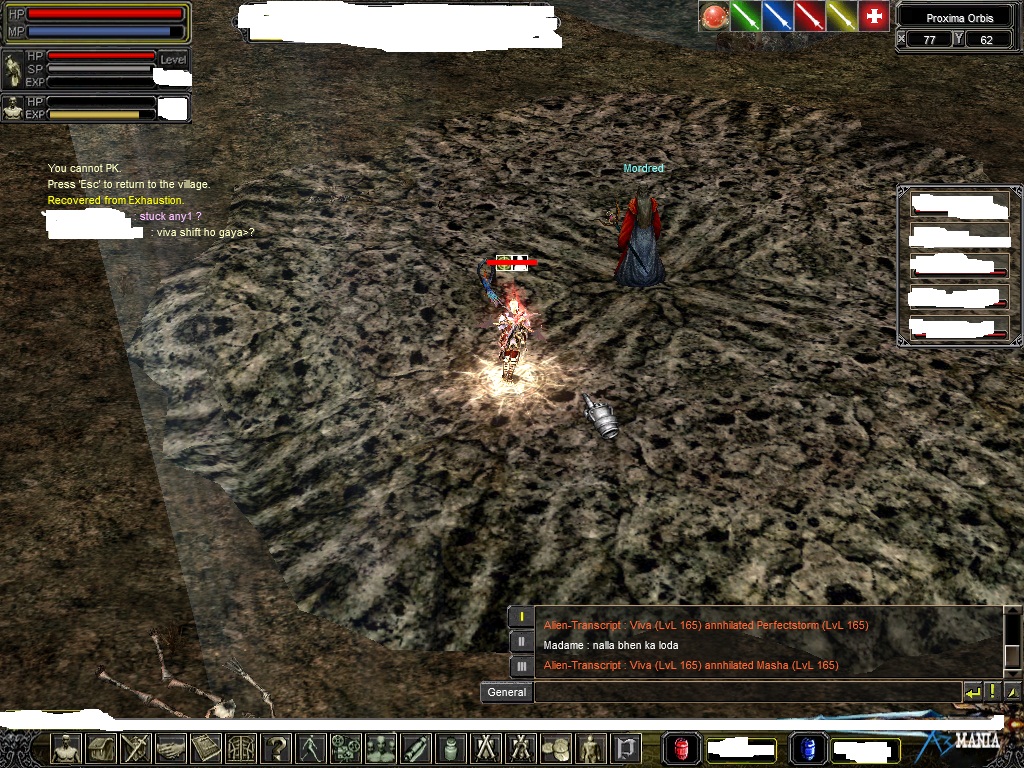1024x768 pixels.
Task: Switch to chat tab III
Action: (x=521, y=666)
